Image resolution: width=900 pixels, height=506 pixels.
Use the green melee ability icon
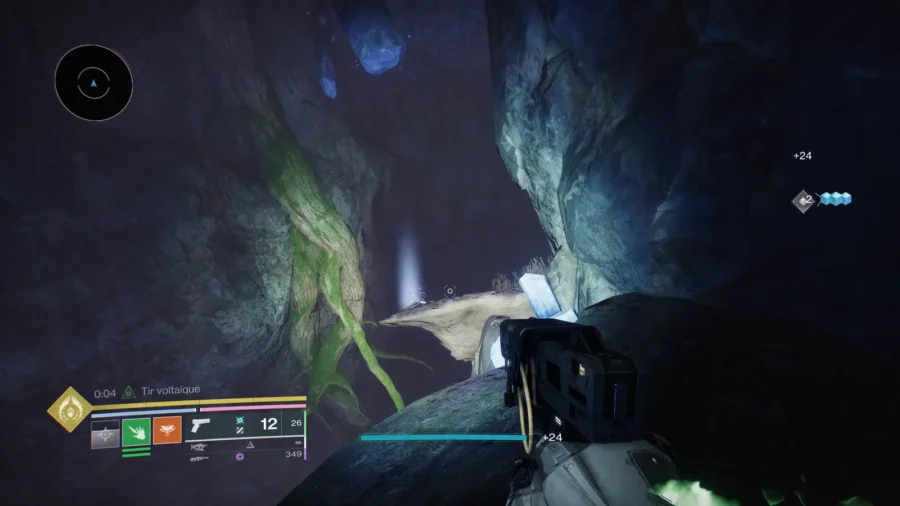coord(136,432)
